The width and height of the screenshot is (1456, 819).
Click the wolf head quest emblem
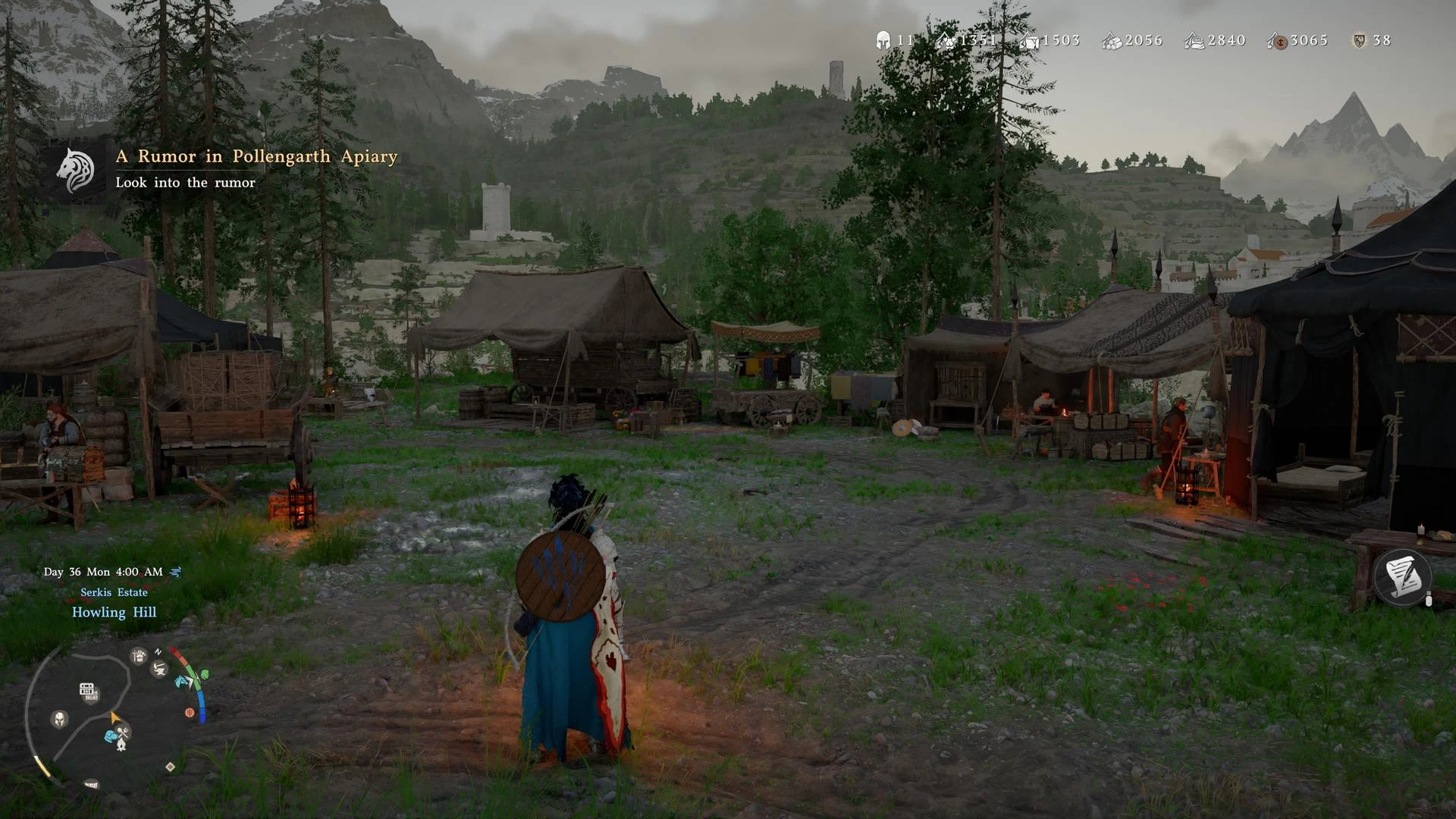pos(76,170)
